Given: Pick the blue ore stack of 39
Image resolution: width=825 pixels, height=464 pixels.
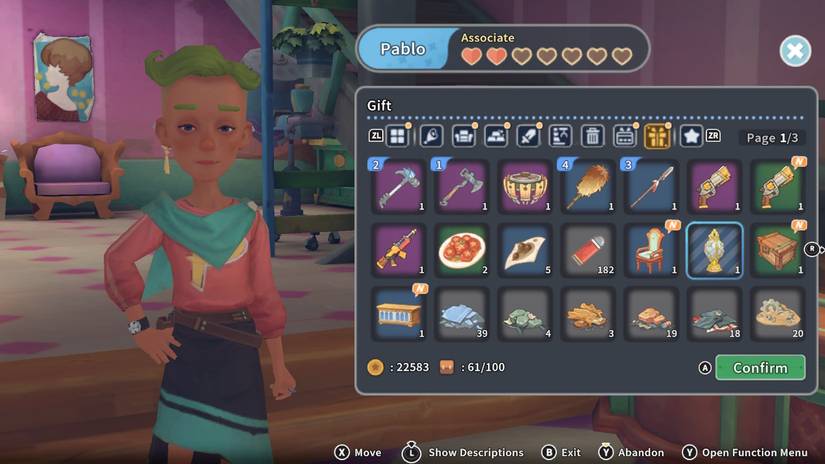Looking at the screenshot, I should (462, 313).
